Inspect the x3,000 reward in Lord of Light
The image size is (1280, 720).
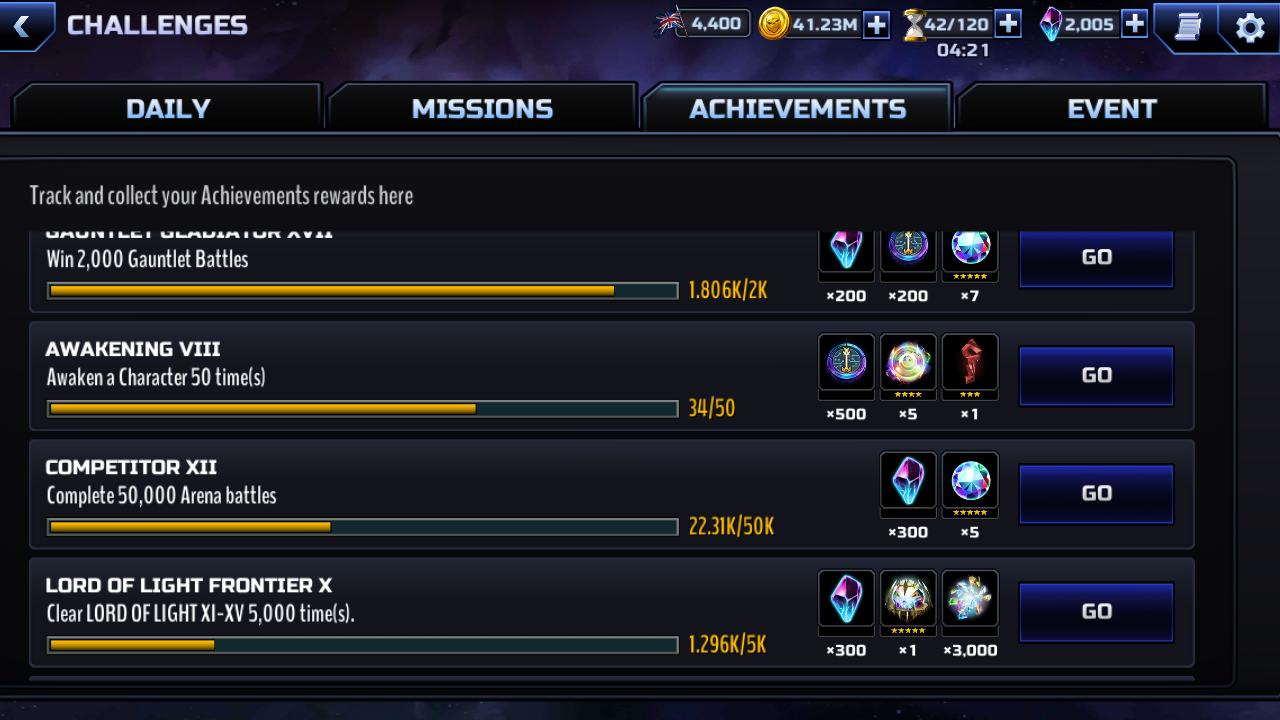tap(970, 598)
